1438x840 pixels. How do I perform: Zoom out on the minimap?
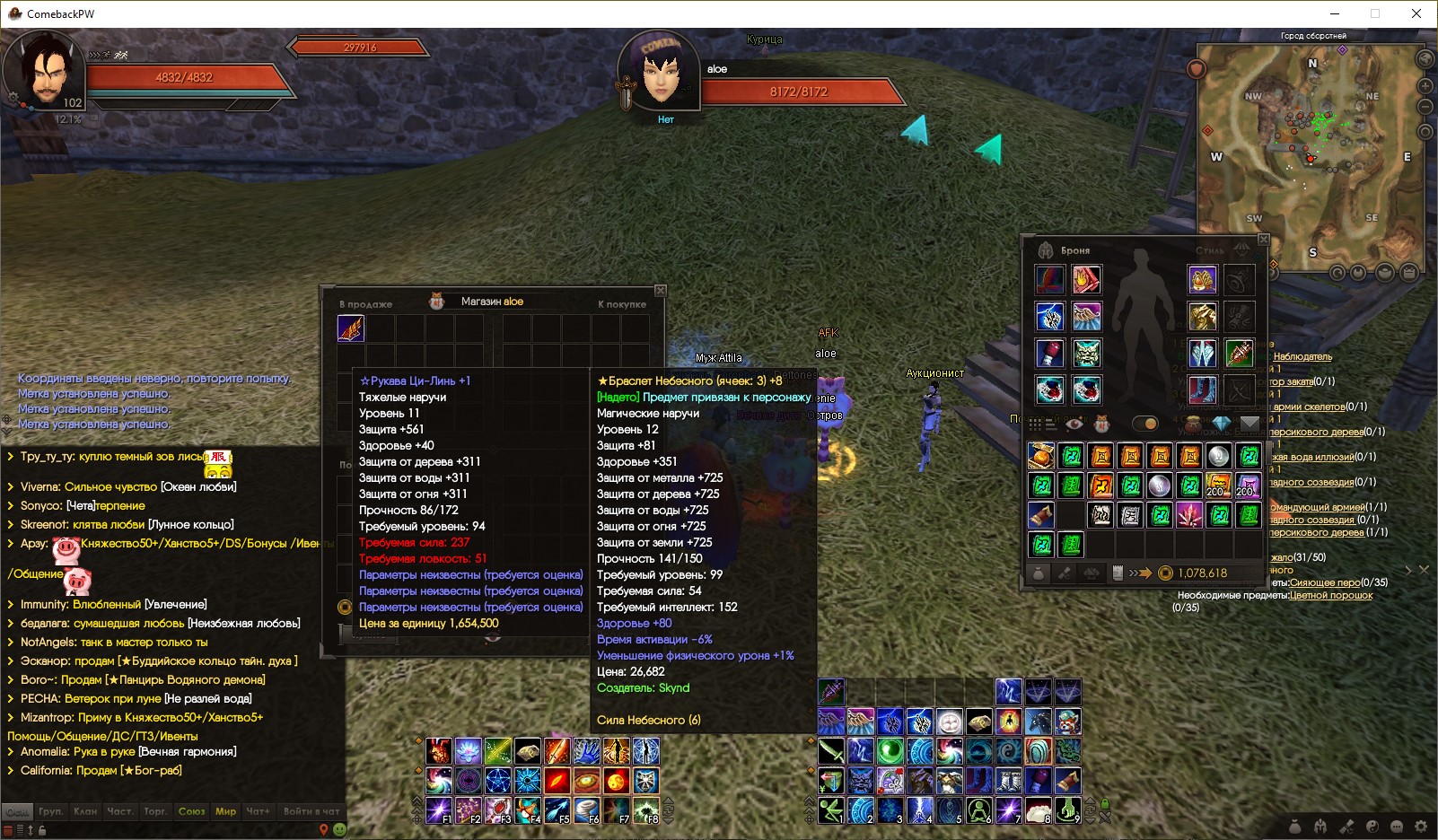coord(1425,107)
